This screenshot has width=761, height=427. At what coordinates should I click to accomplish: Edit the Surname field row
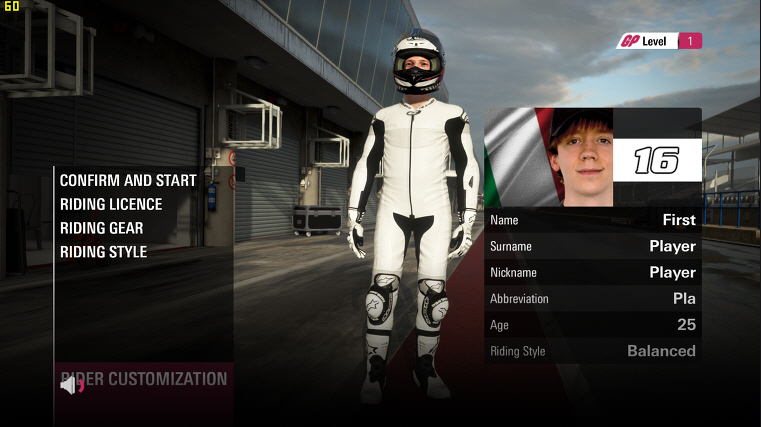tap(592, 246)
